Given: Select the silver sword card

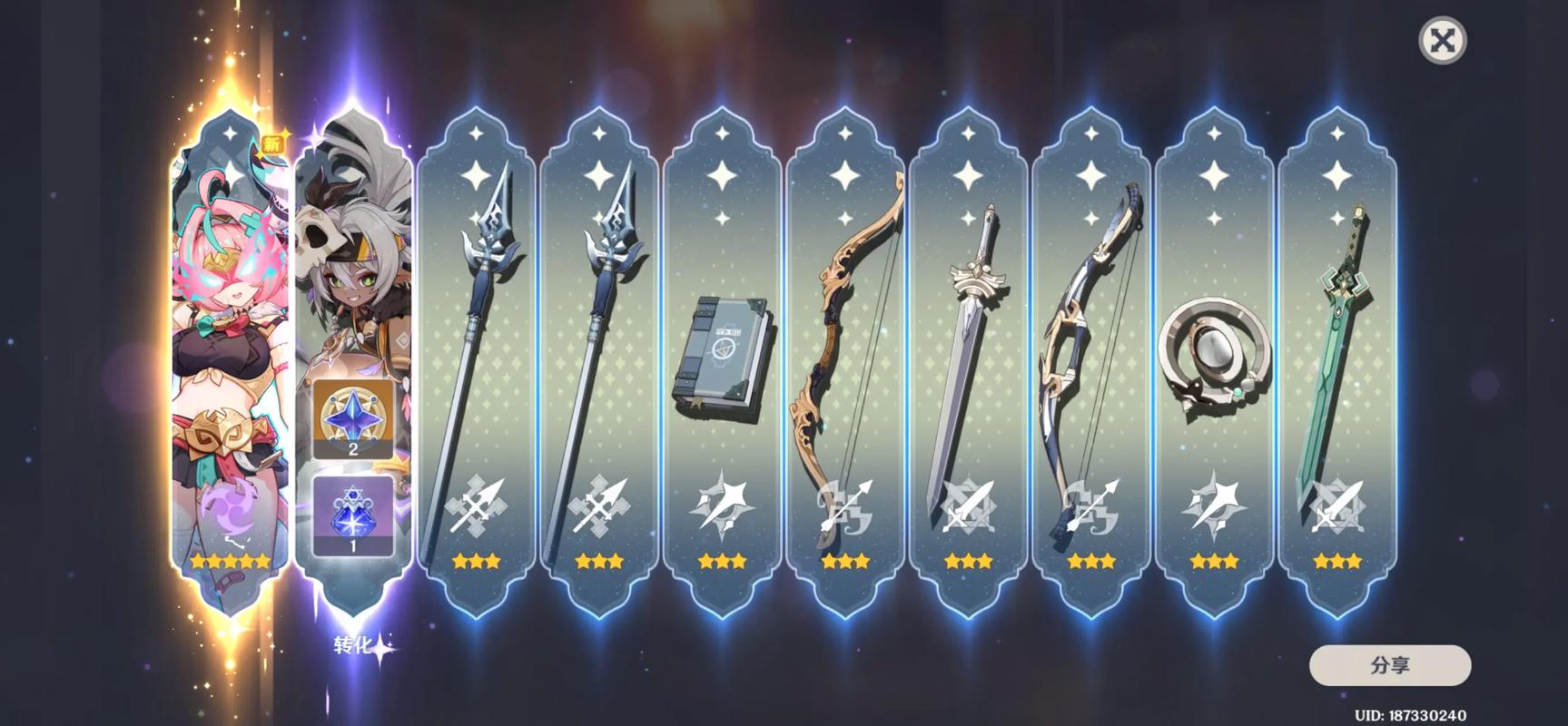Looking at the screenshot, I should (969, 363).
